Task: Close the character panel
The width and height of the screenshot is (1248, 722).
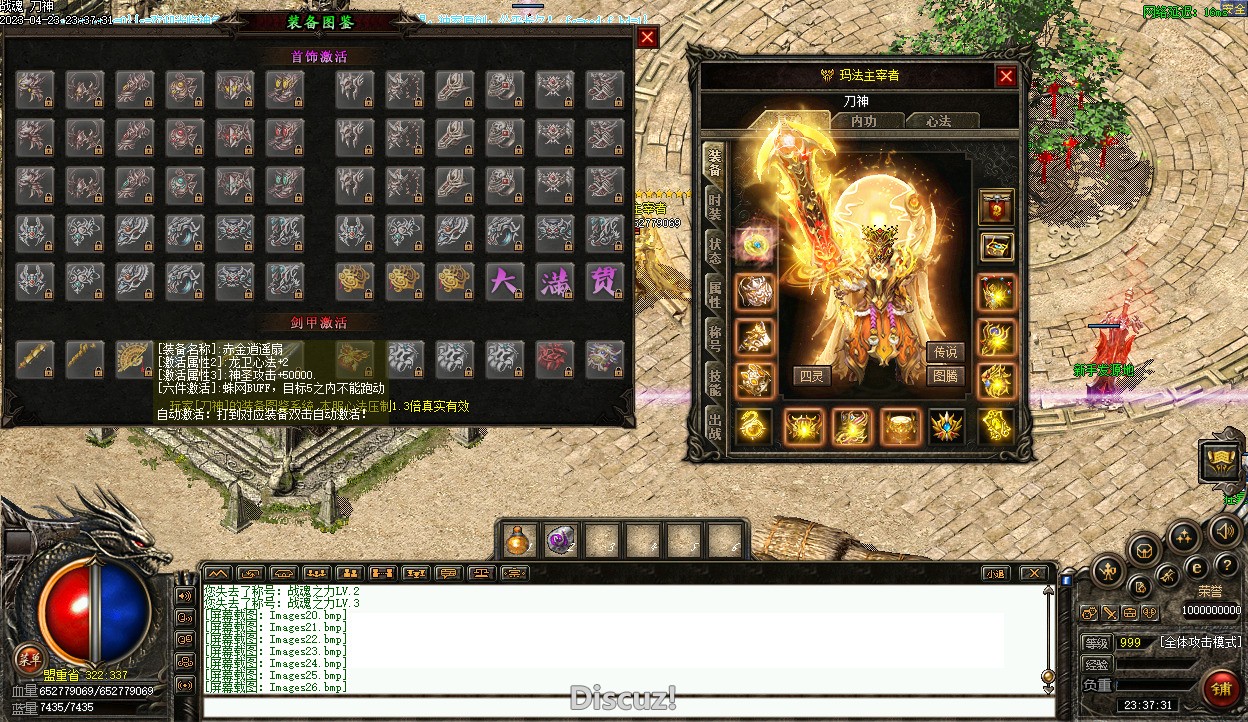Action: (1006, 76)
